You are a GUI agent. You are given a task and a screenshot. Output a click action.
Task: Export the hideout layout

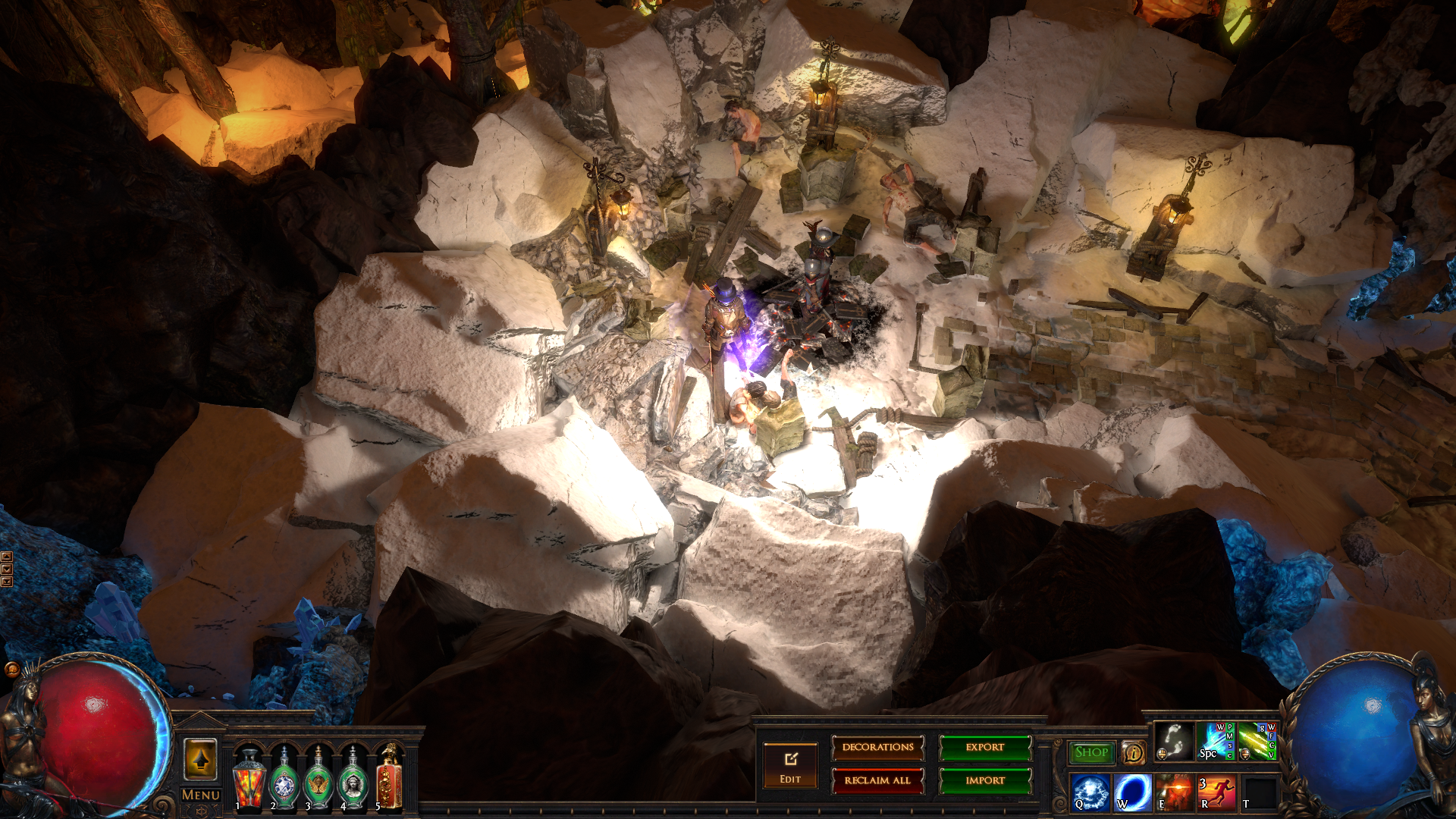[985, 748]
